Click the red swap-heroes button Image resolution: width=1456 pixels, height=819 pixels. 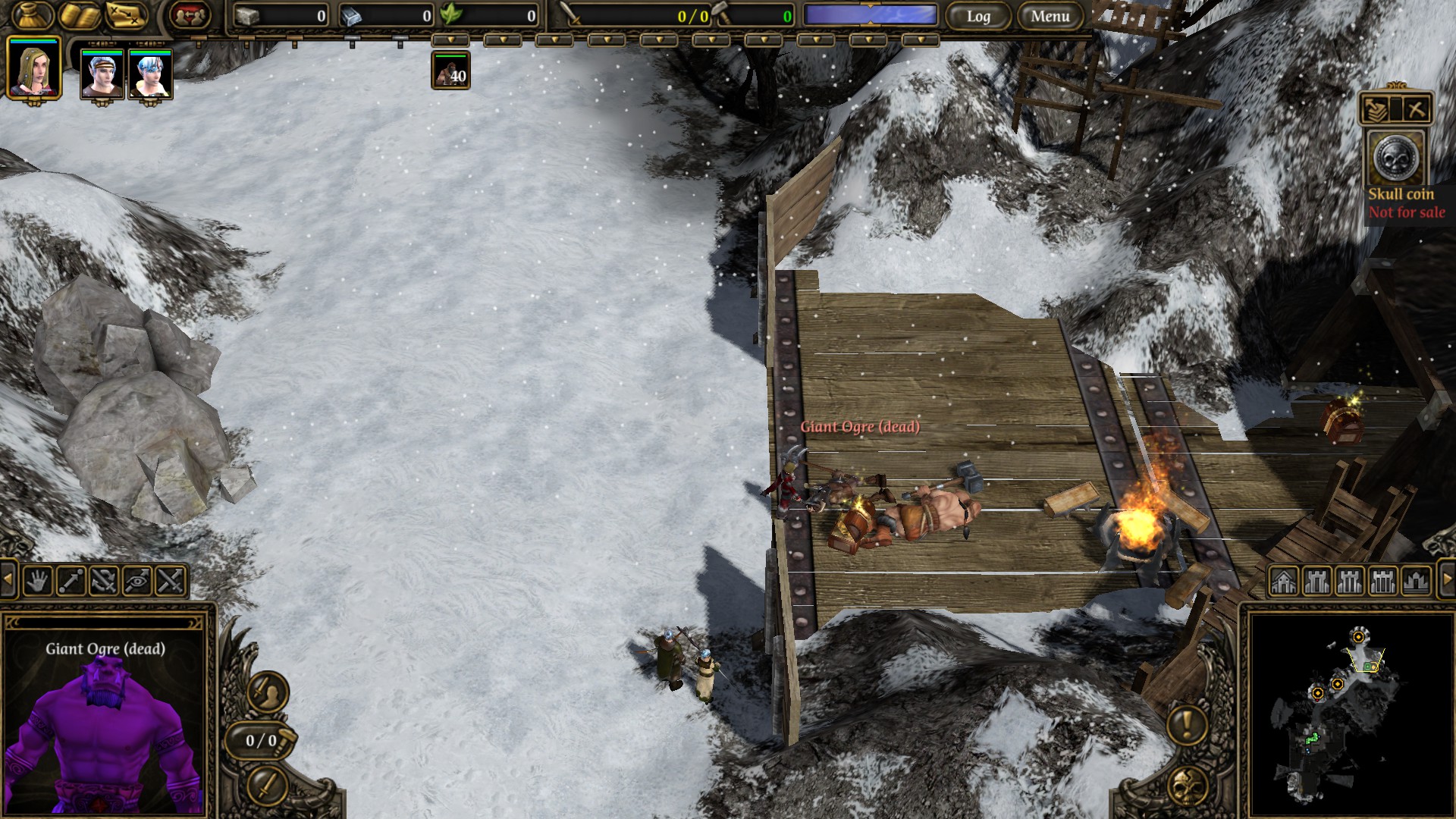click(189, 15)
